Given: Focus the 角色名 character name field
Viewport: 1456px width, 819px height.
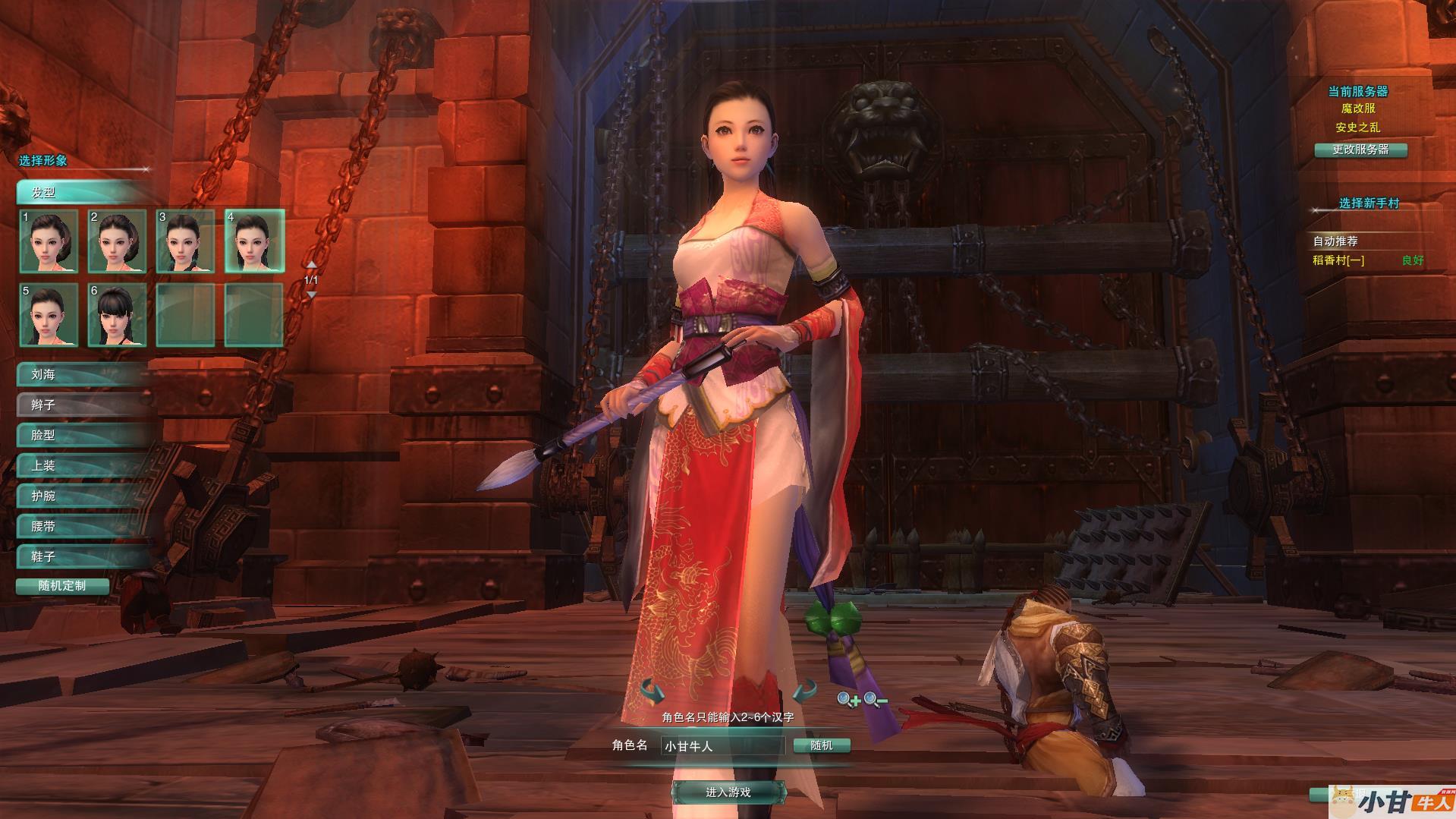Looking at the screenshot, I should pyautogui.click(x=722, y=746).
